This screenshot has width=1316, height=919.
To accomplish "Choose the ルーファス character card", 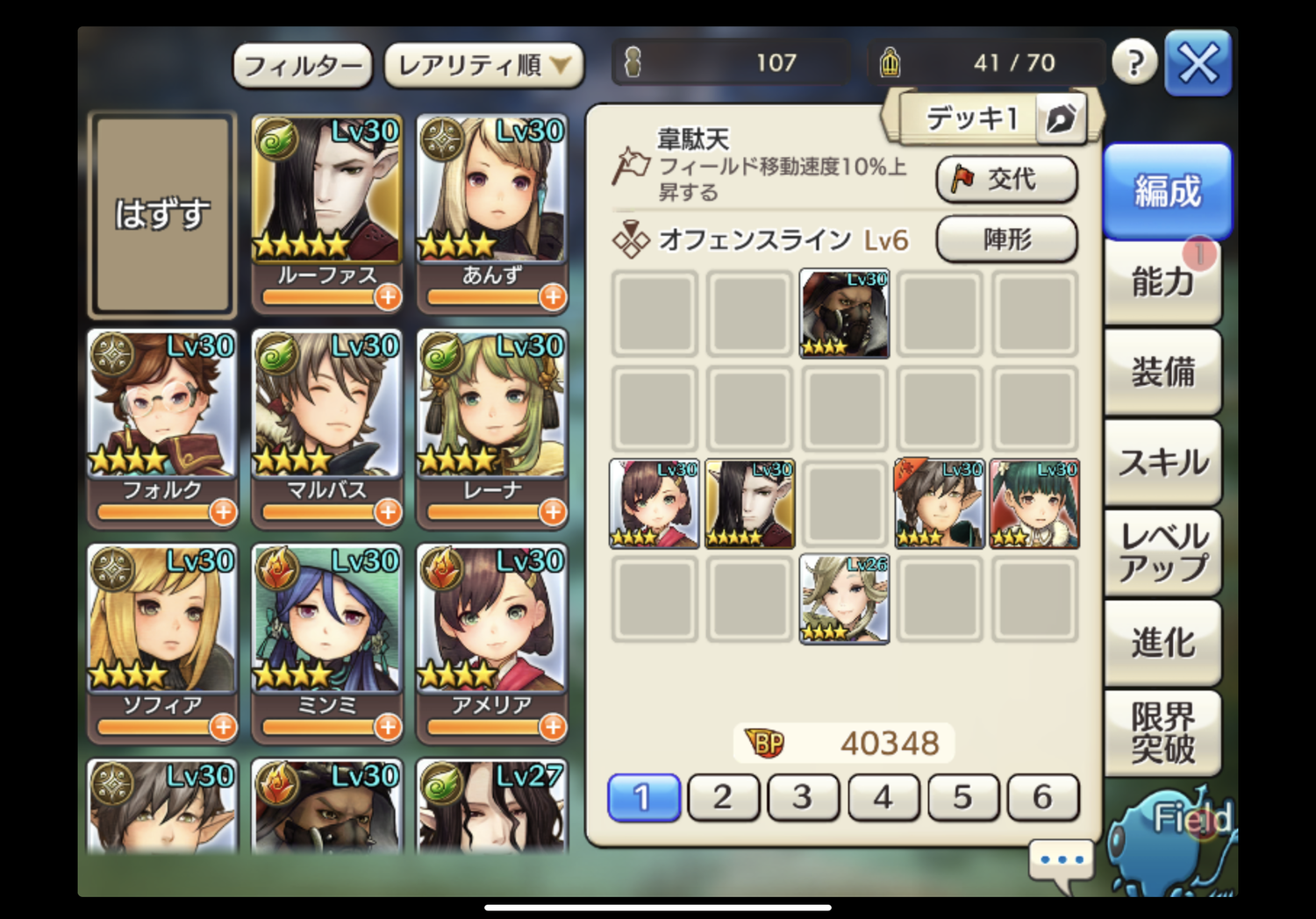I will coord(326,202).
